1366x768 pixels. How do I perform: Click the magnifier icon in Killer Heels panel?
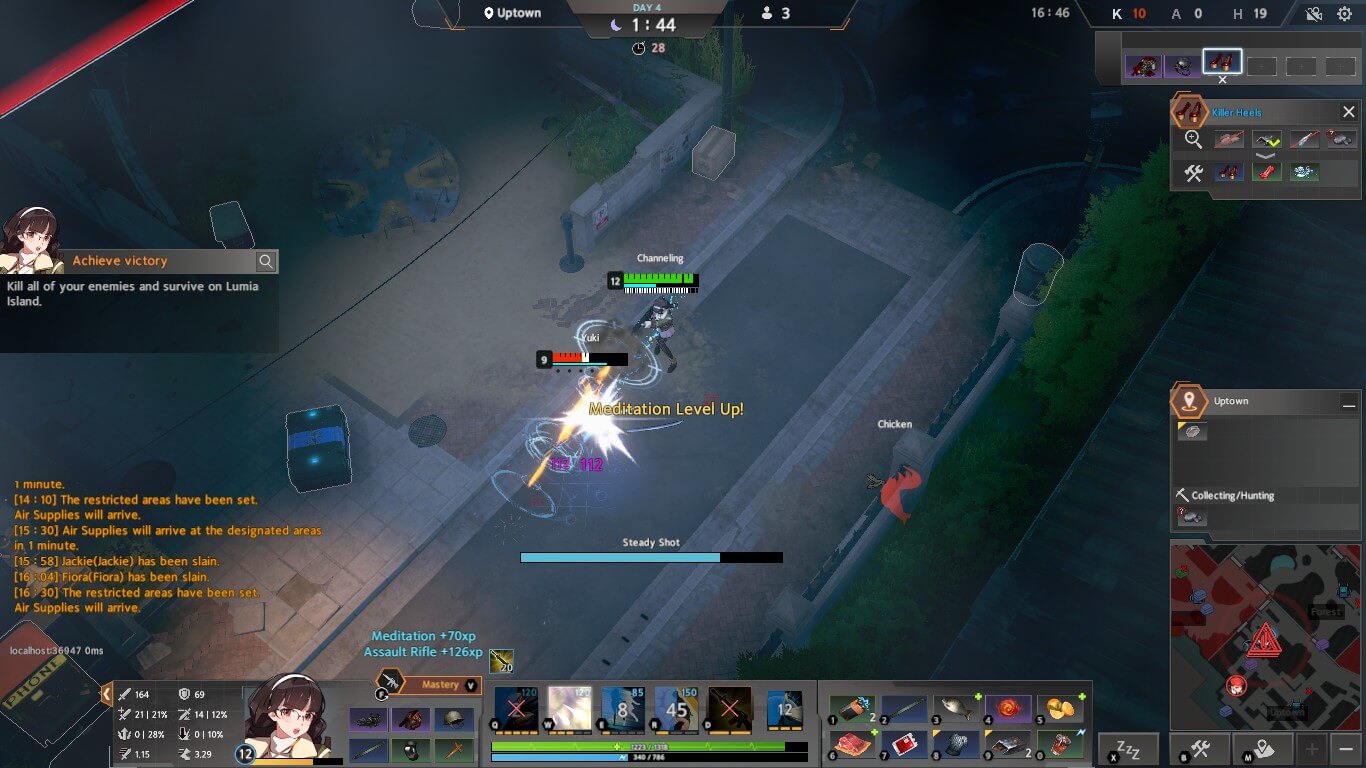coord(1193,140)
